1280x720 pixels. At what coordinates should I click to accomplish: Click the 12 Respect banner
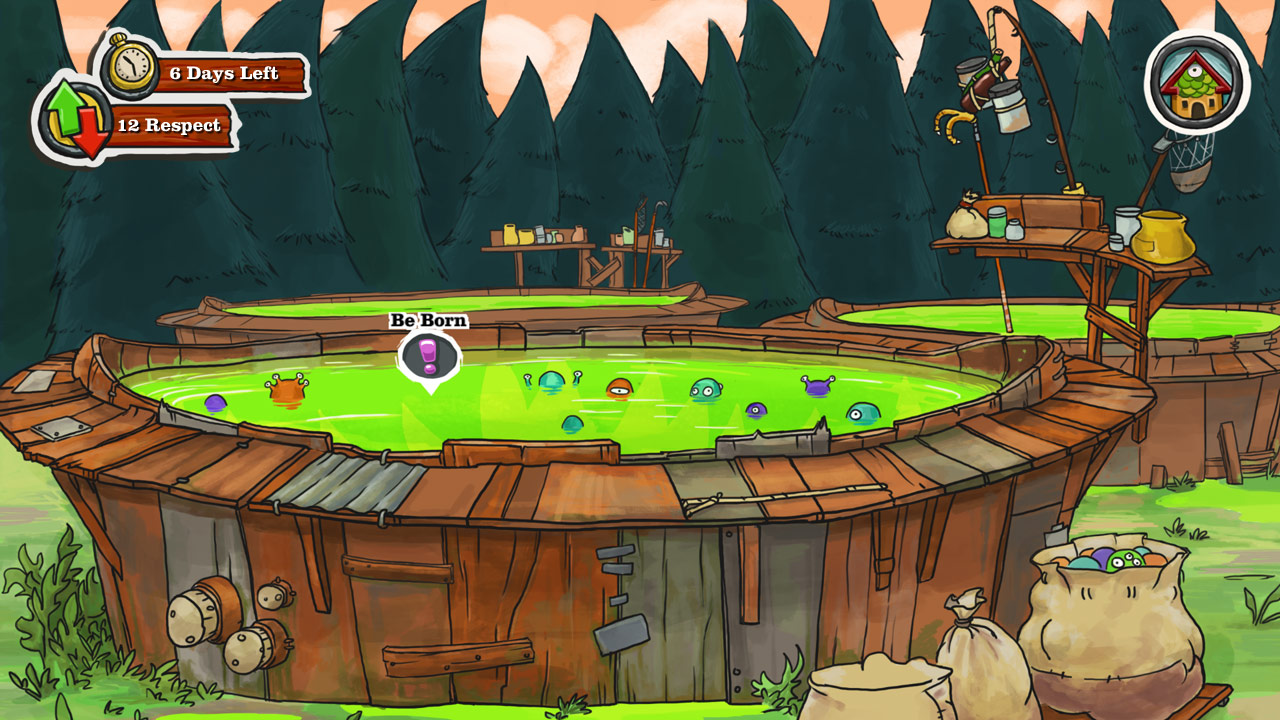point(170,125)
